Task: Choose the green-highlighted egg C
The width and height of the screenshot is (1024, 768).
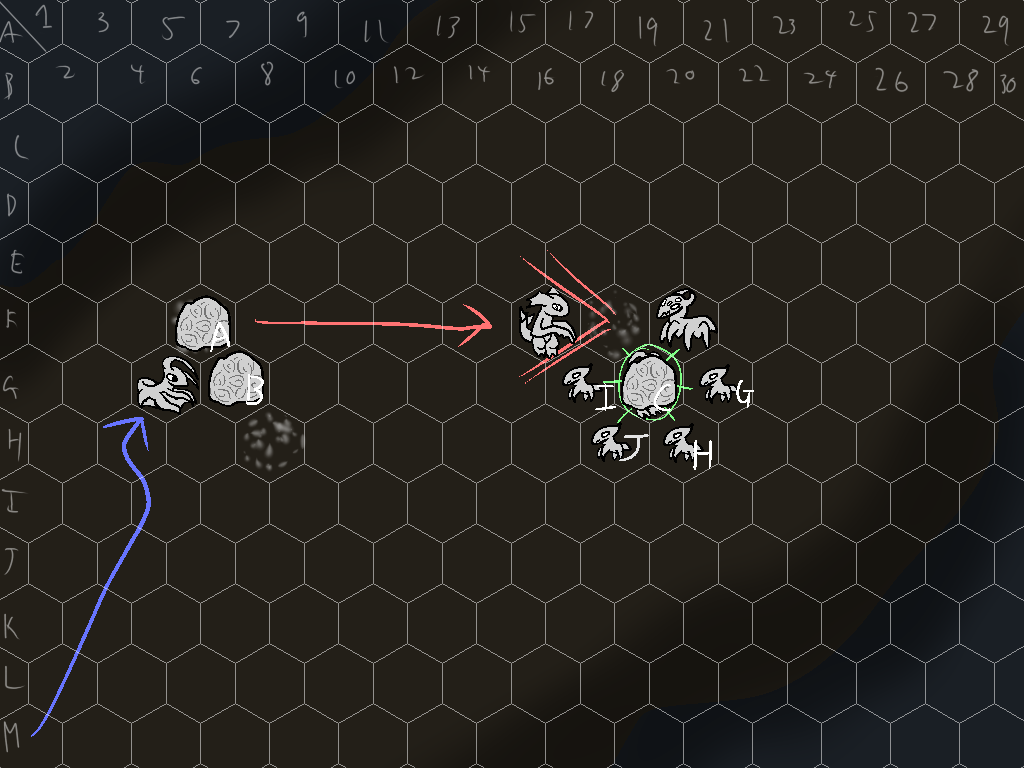Action: click(651, 383)
